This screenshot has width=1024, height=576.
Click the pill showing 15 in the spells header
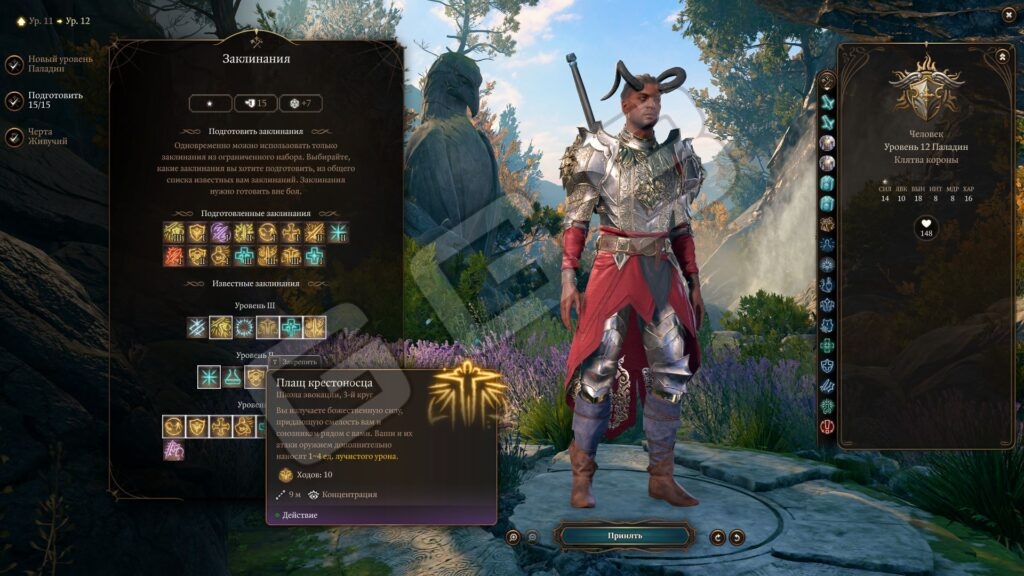(x=256, y=103)
